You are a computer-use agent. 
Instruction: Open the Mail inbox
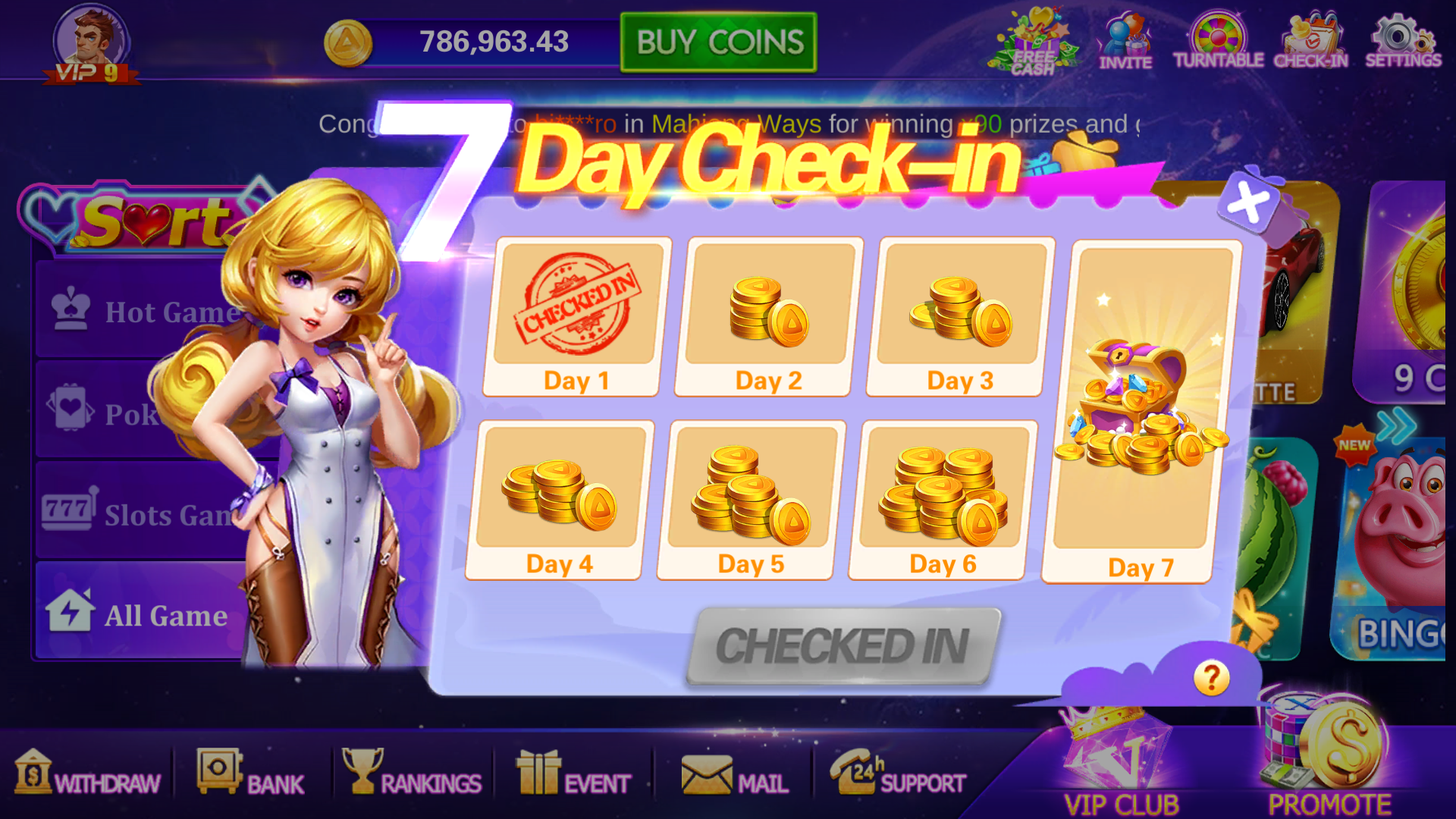(x=735, y=776)
